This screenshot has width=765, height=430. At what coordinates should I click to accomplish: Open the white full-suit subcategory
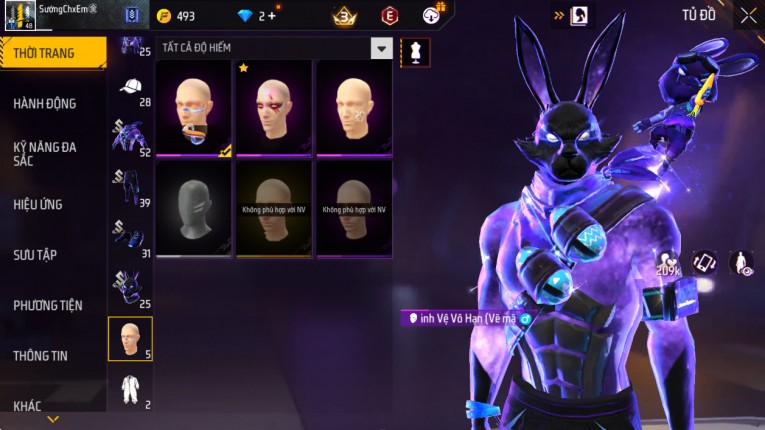point(130,390)
